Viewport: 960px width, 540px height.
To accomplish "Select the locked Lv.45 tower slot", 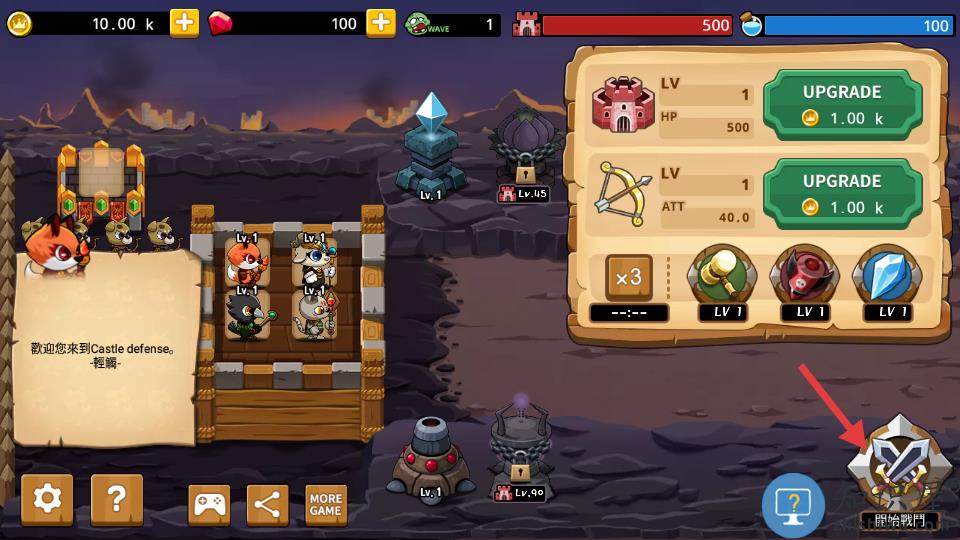I will [525, 150].
